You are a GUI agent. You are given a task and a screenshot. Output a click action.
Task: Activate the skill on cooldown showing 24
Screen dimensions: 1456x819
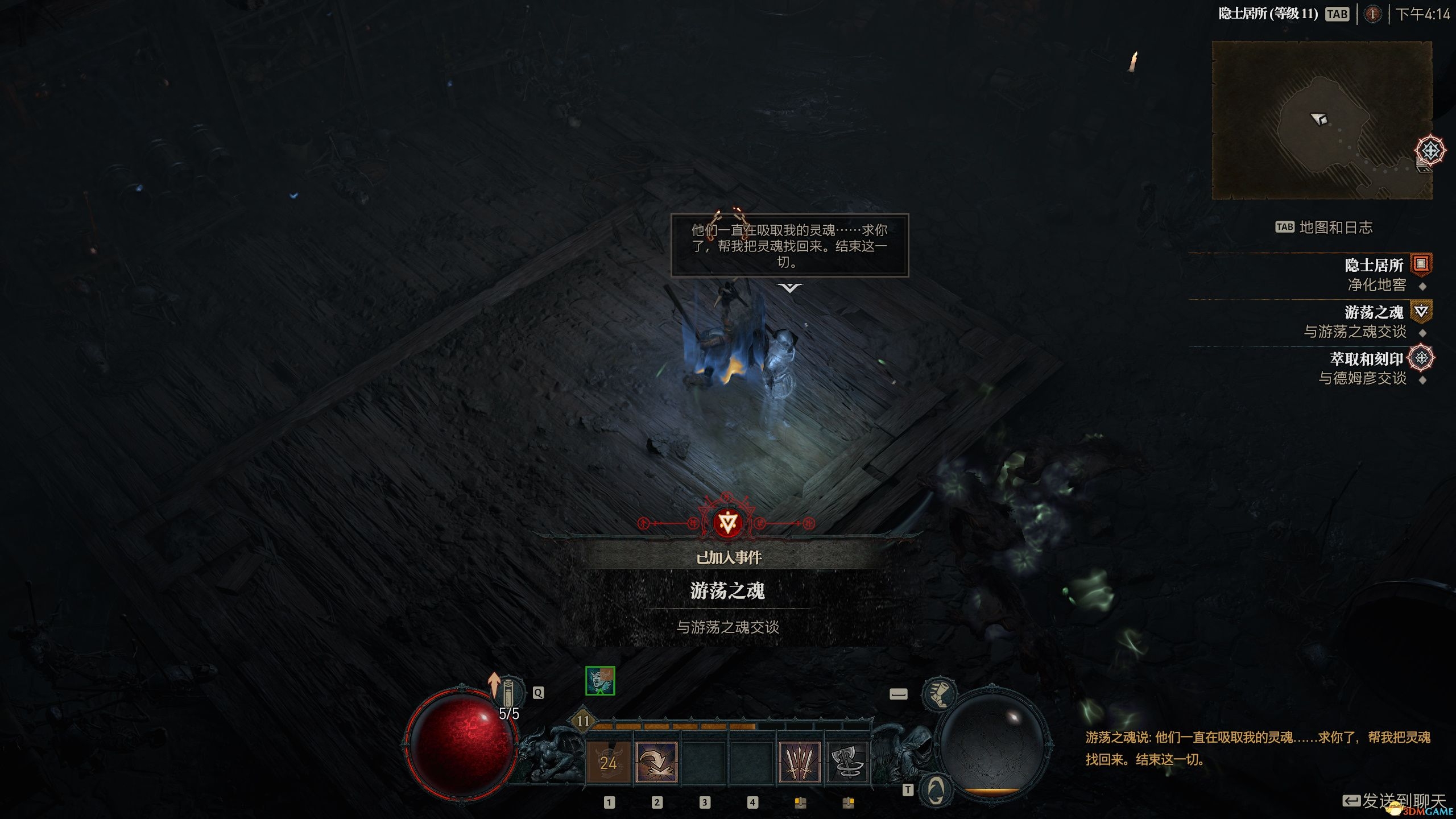coord(608,762)
